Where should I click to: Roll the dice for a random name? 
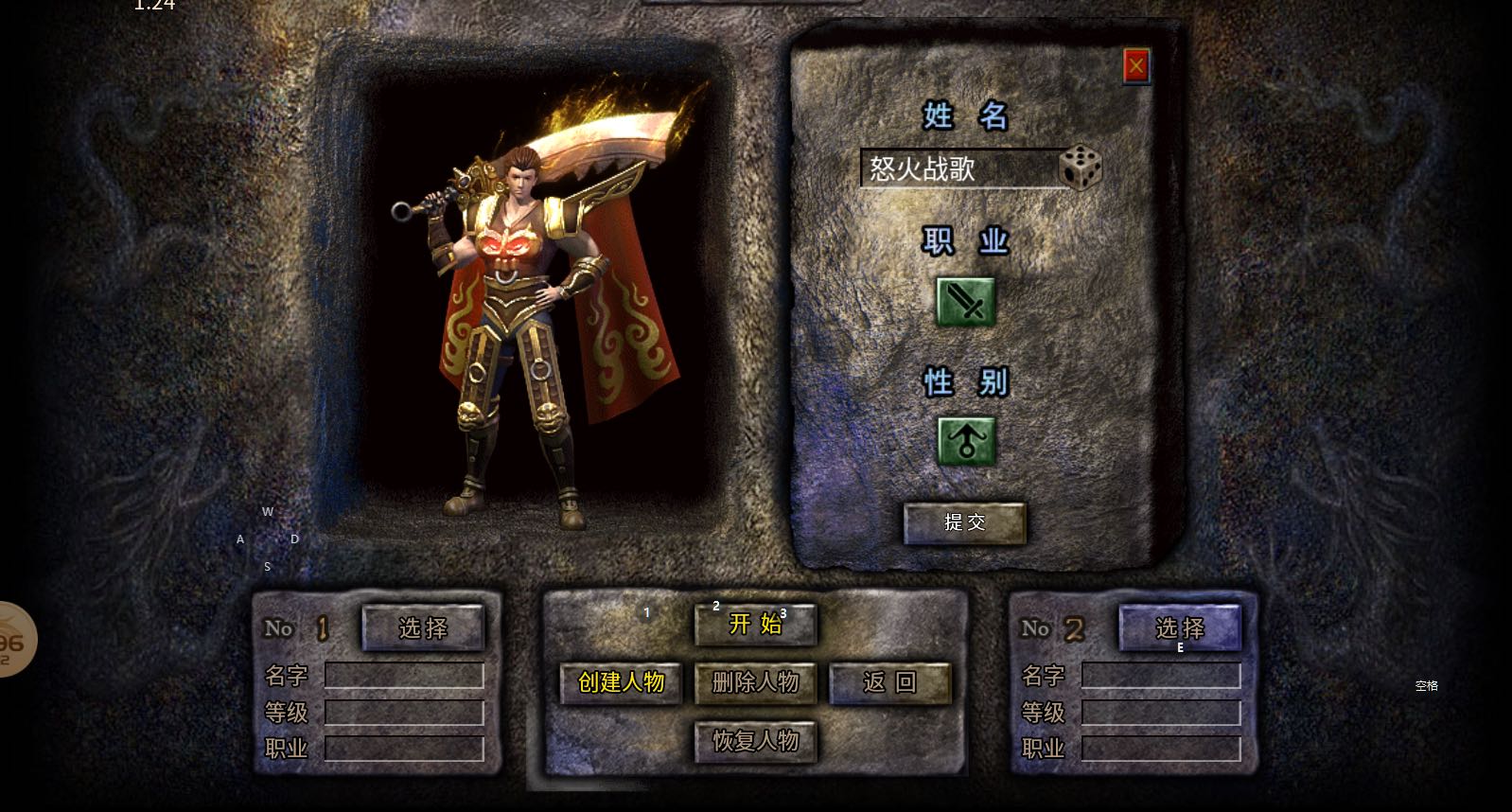tap(1080, 168)
